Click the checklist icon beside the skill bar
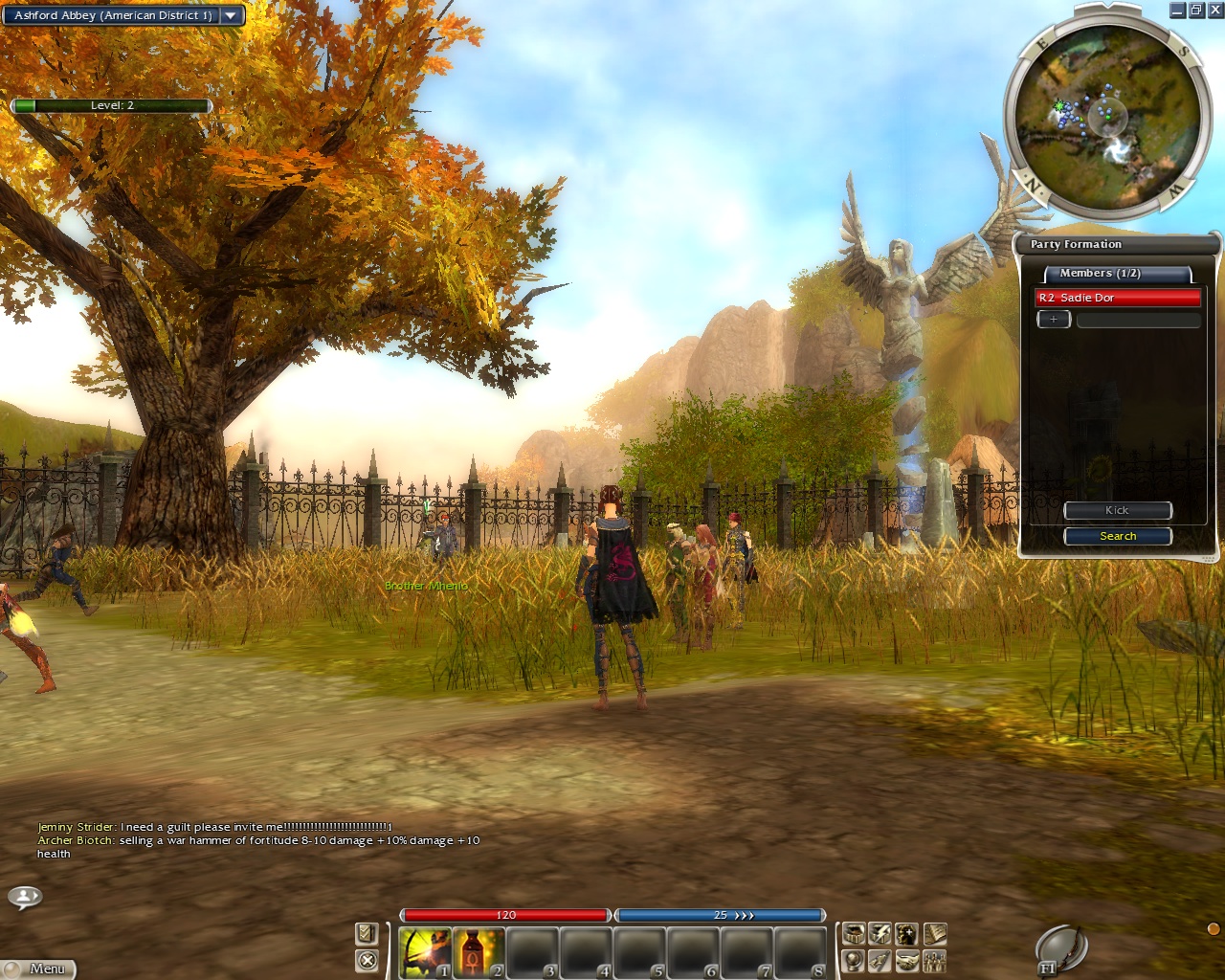 click(x=367, y=934)
